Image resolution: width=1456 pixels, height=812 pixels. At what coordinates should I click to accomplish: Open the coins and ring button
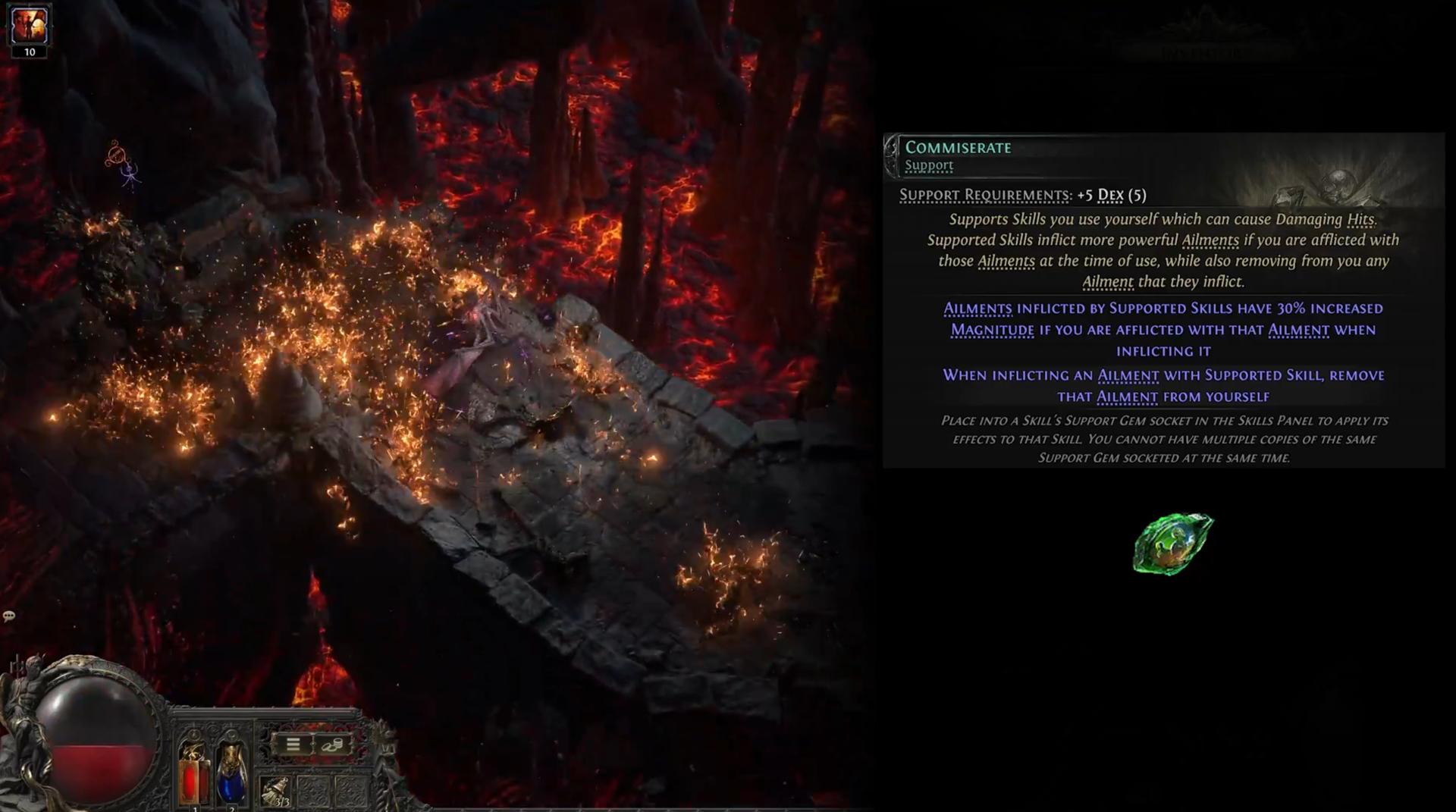pos(331,745)
